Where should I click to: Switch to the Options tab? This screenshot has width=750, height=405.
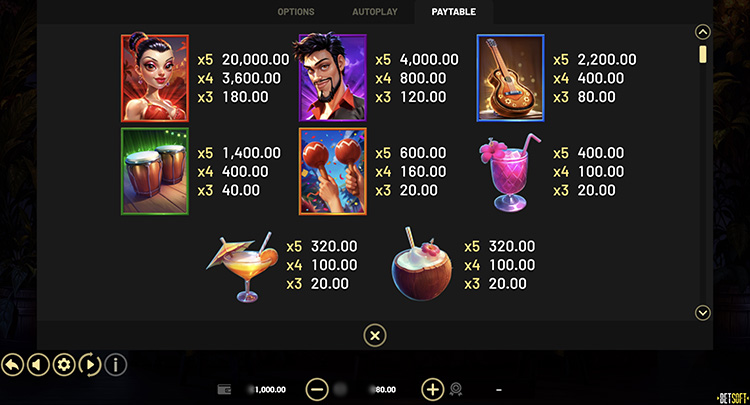[x=295, y=12]
